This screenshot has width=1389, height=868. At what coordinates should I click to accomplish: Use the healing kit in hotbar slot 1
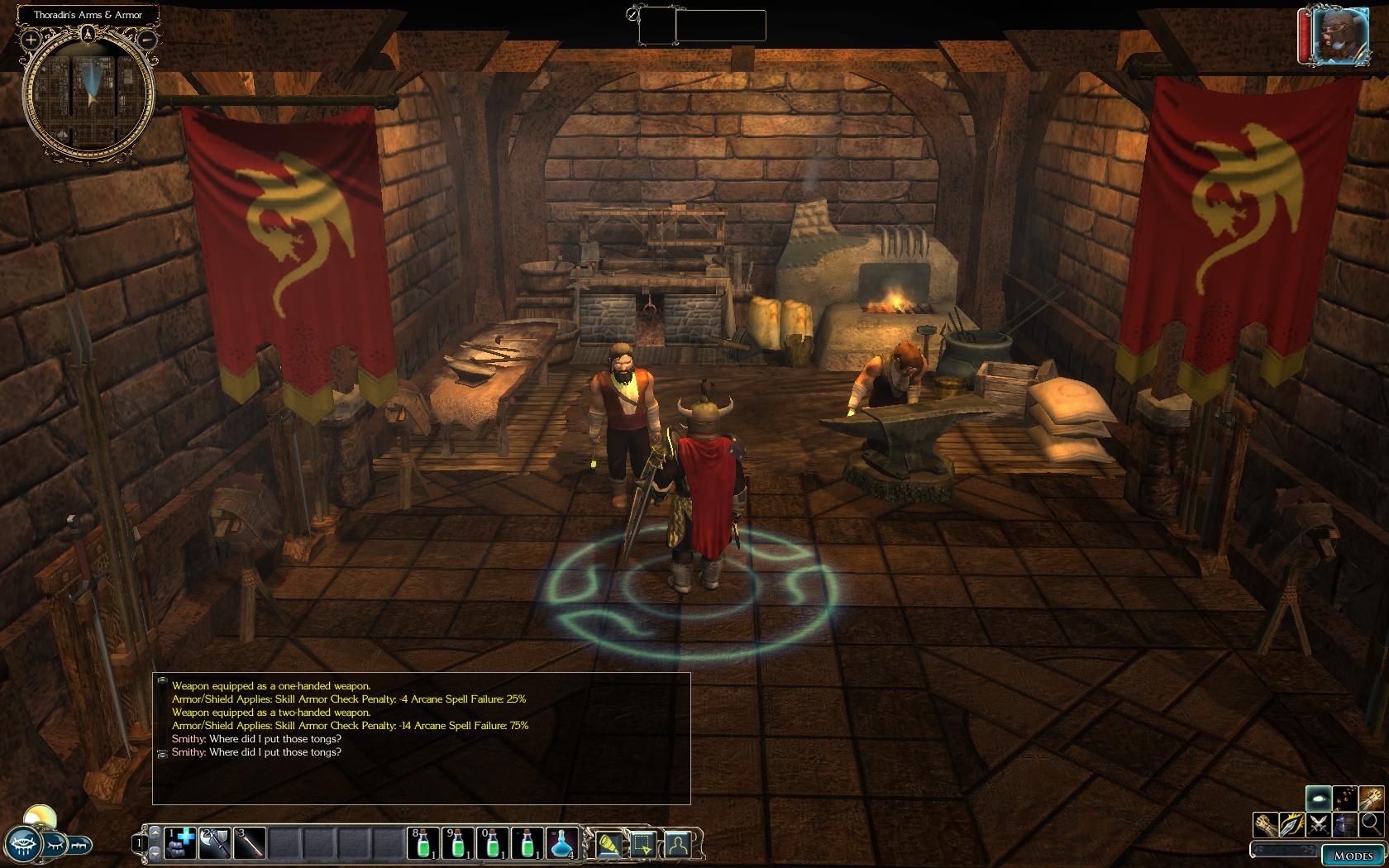click(x=180, y=843)
